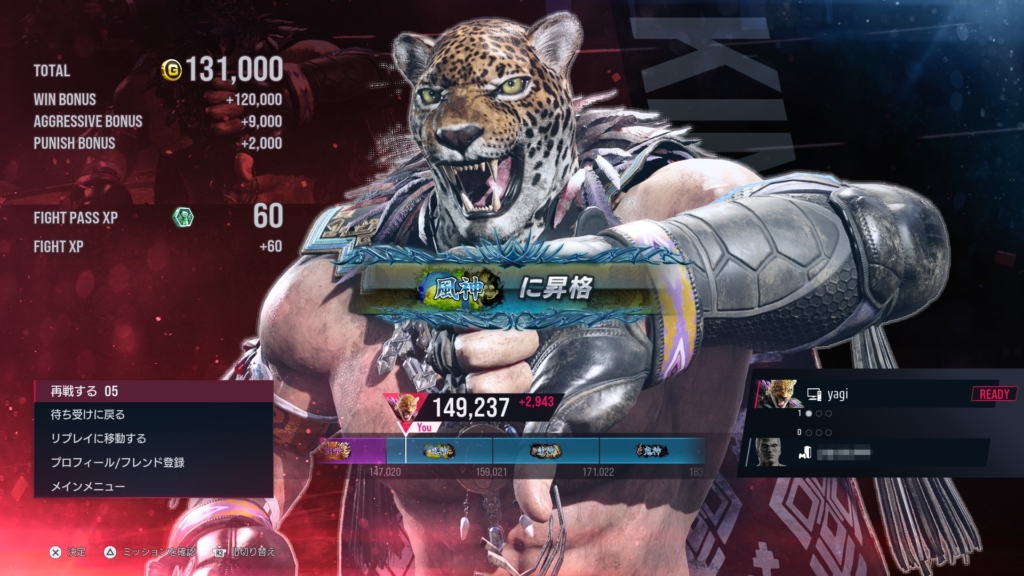This screenshot has width=1024, height=576.
Task: Choose 待ち受けに戻る menu entry
Action: 150,414
